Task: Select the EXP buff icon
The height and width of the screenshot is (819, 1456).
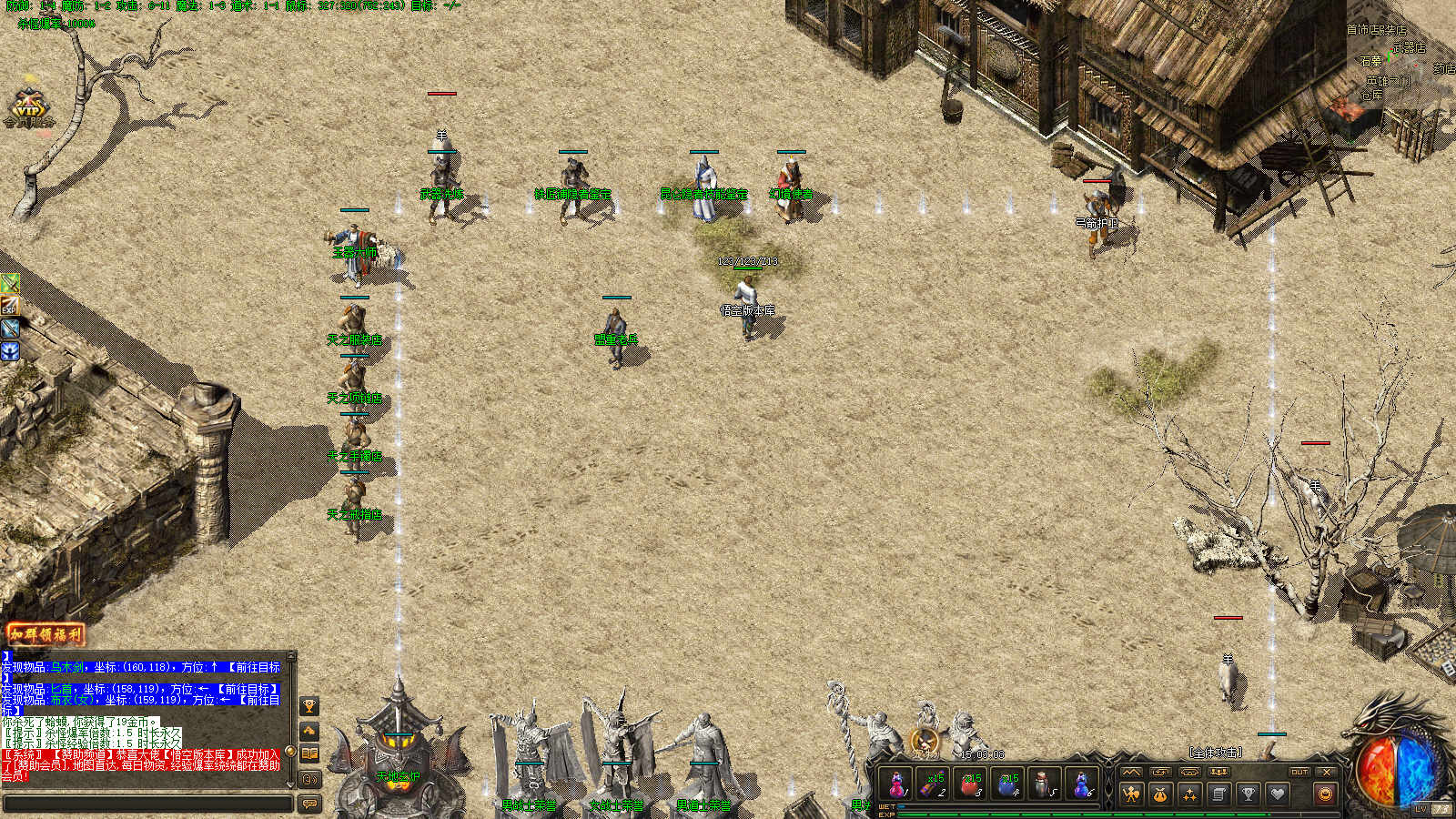Action: point(9,306)
